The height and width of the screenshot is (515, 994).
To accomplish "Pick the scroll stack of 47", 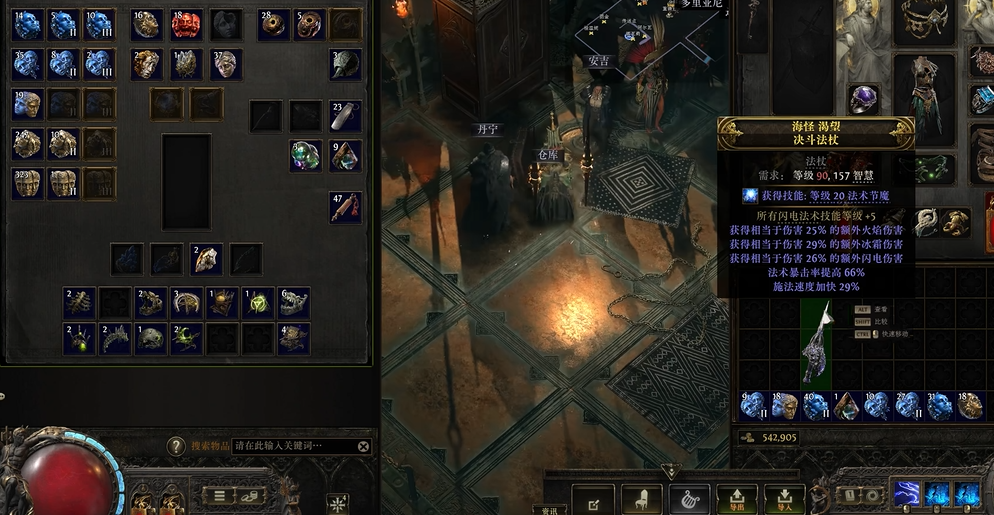I will click(345, 207).
